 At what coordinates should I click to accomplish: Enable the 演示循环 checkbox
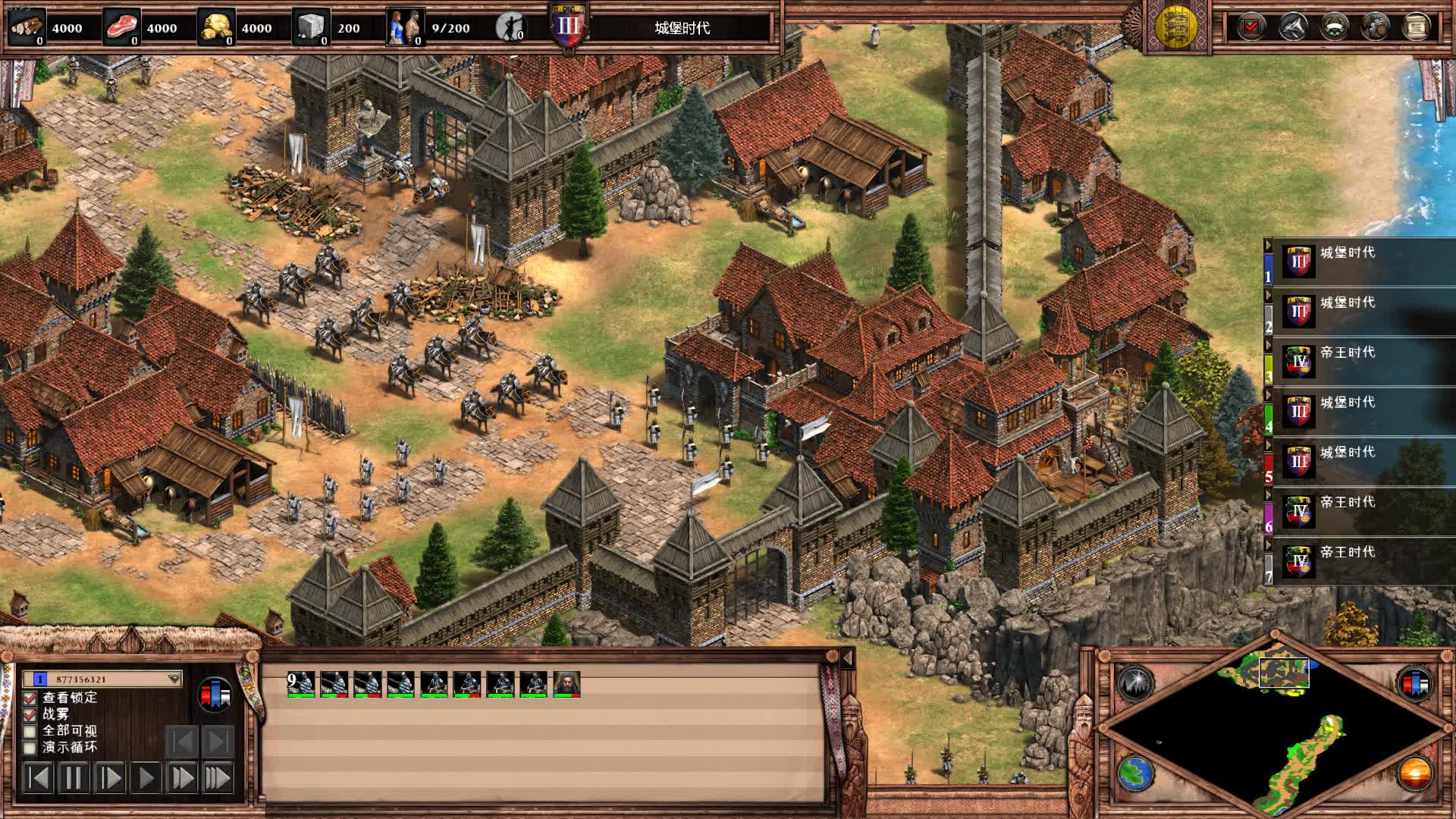click(x=30, y=748)
